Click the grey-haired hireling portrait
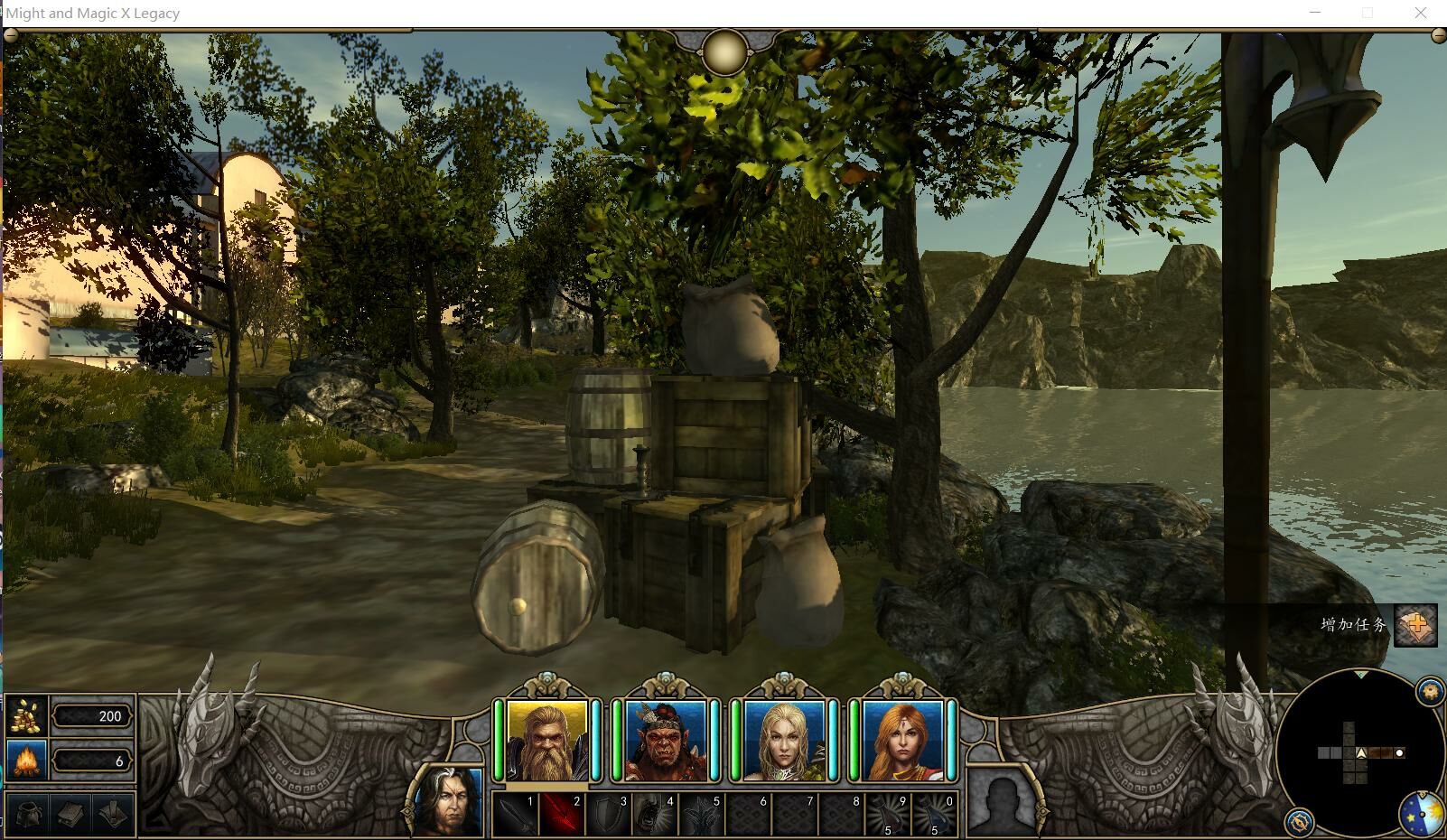The width and height of the screenshot is (1447, 840). (x=448, y=802)
